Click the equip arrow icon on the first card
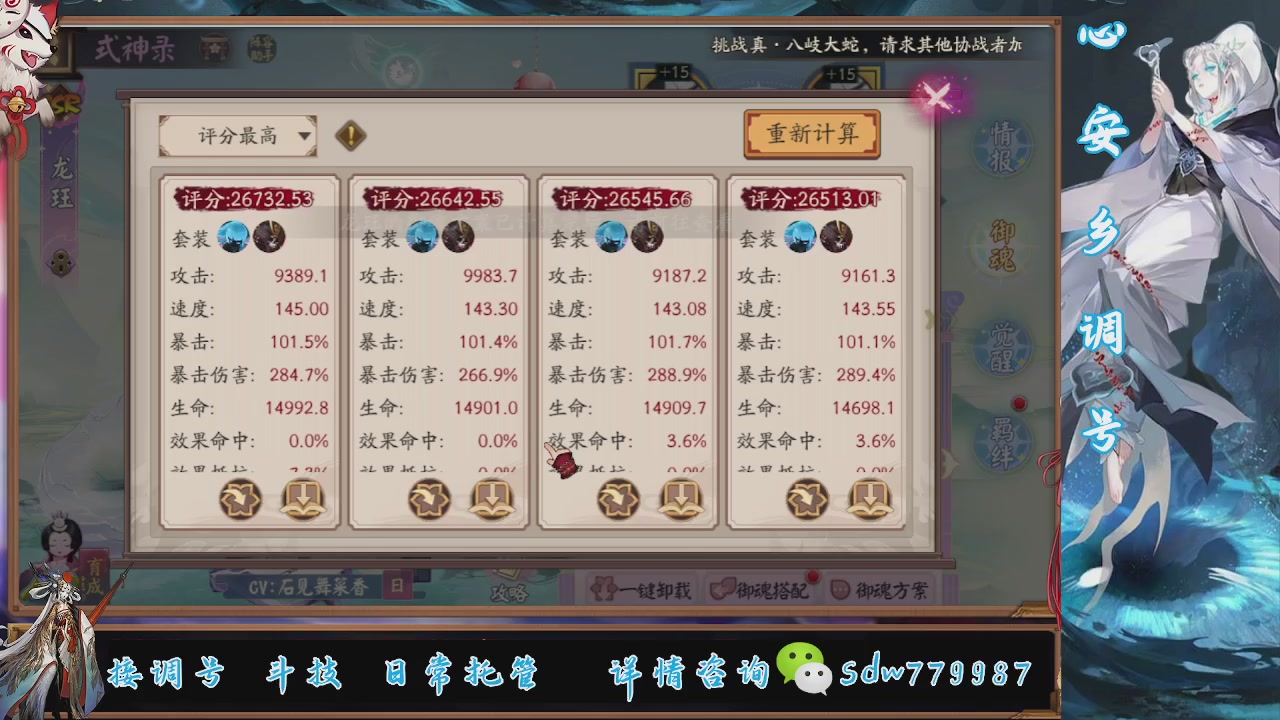The height and width of the screenshot is (720, 1280). point(238,497)
